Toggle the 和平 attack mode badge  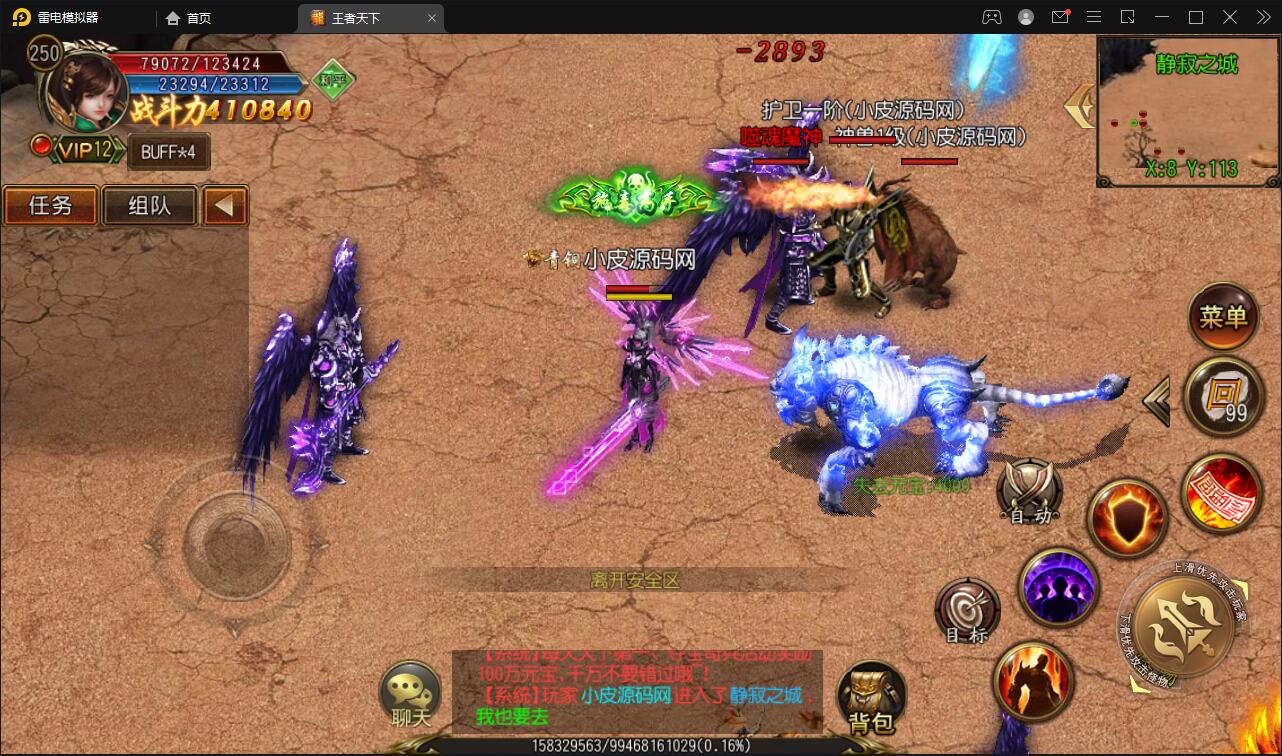point(333,80)
